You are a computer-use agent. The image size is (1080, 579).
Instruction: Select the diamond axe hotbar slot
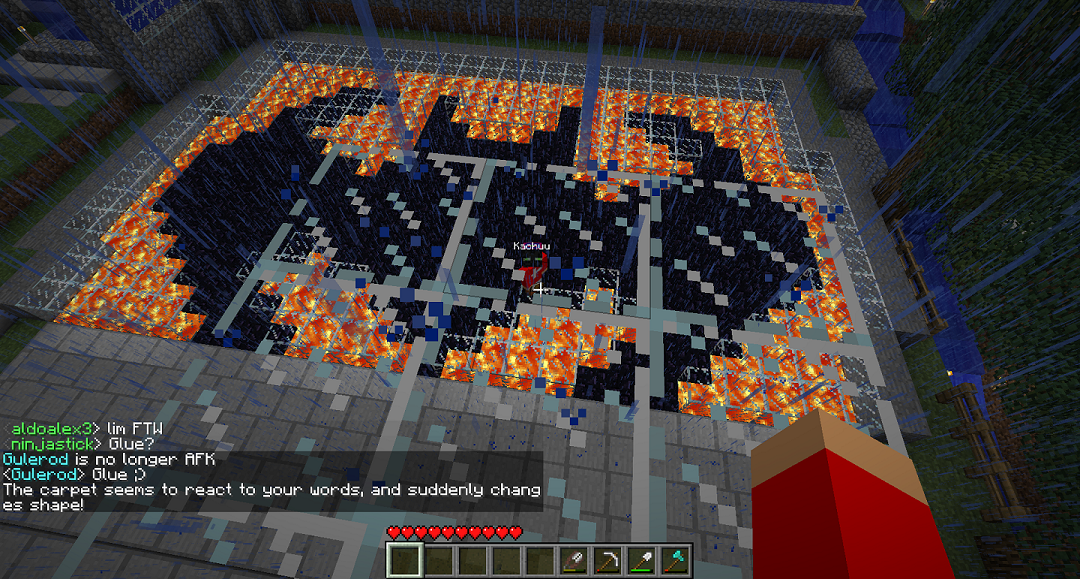675,561
